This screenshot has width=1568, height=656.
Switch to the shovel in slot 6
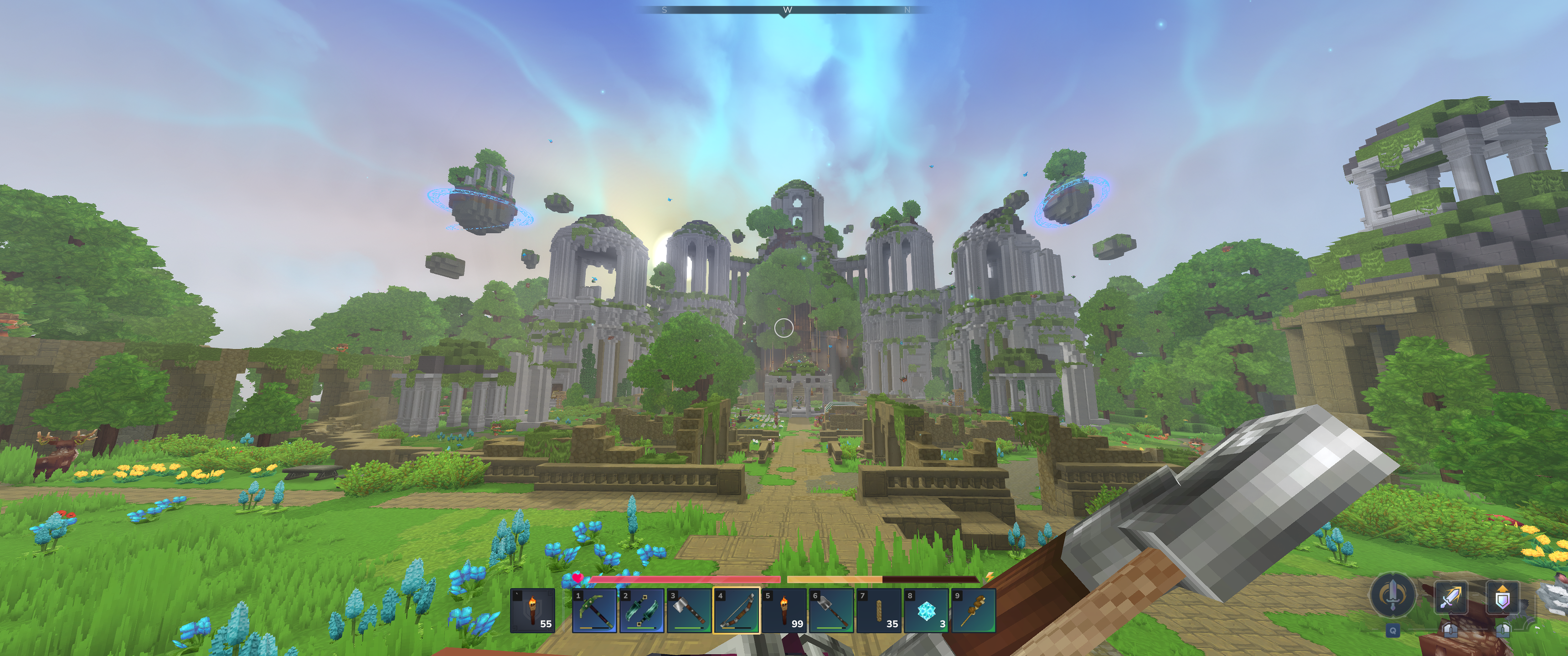click(x=831, y=610)
